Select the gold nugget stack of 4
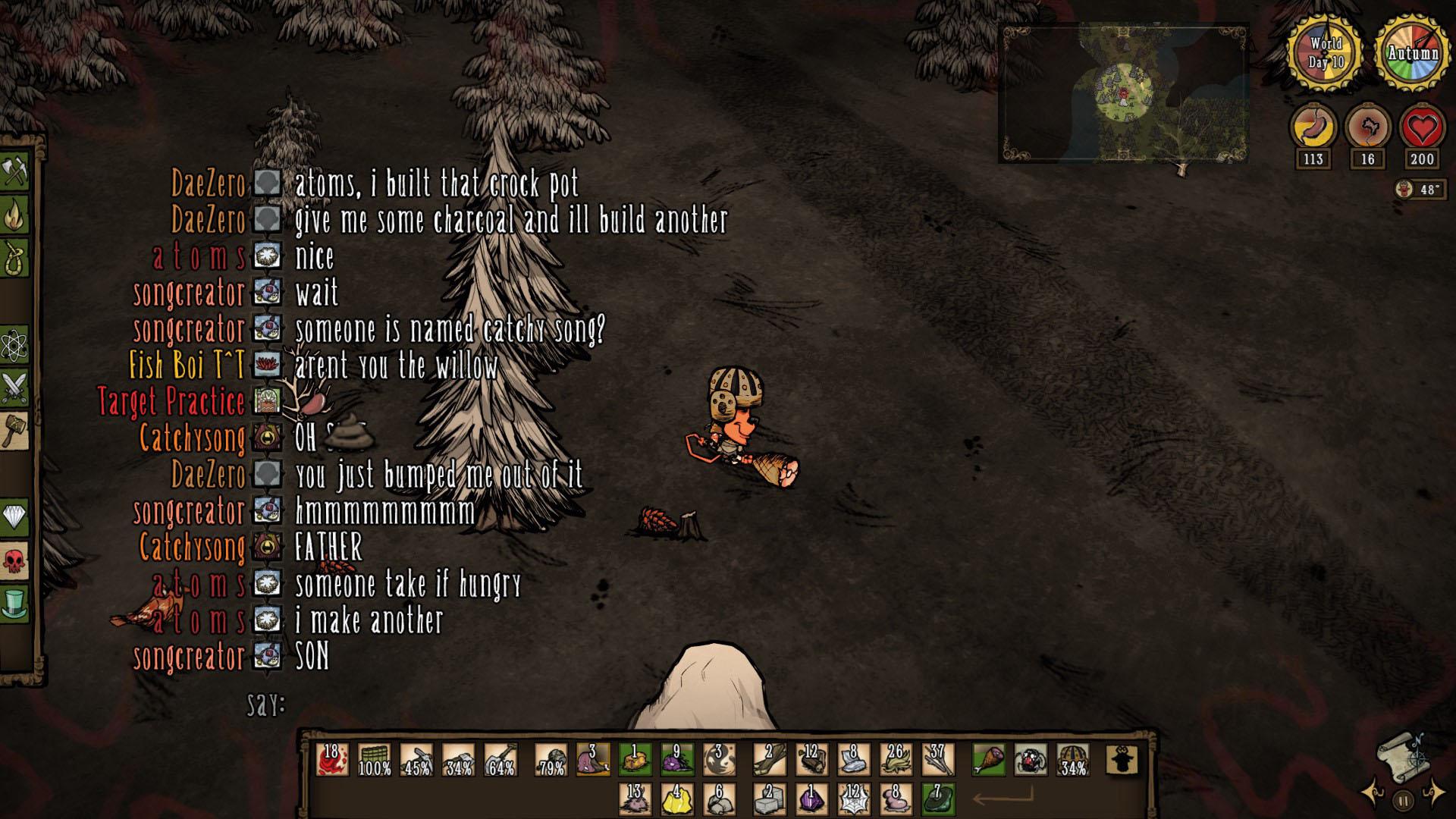 pos(676,799)
